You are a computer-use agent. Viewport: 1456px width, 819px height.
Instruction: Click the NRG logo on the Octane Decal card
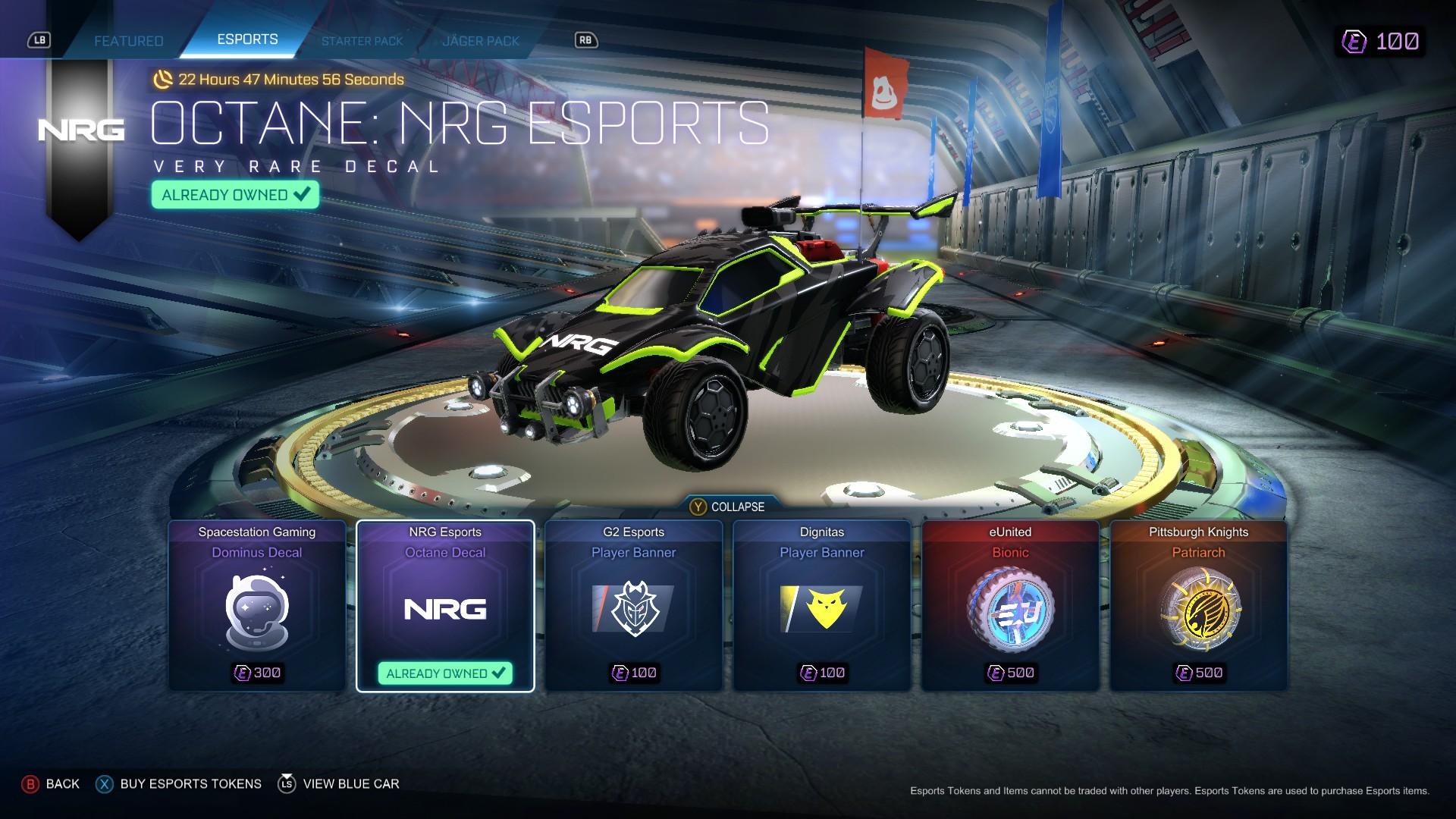[x=444, y=609]
